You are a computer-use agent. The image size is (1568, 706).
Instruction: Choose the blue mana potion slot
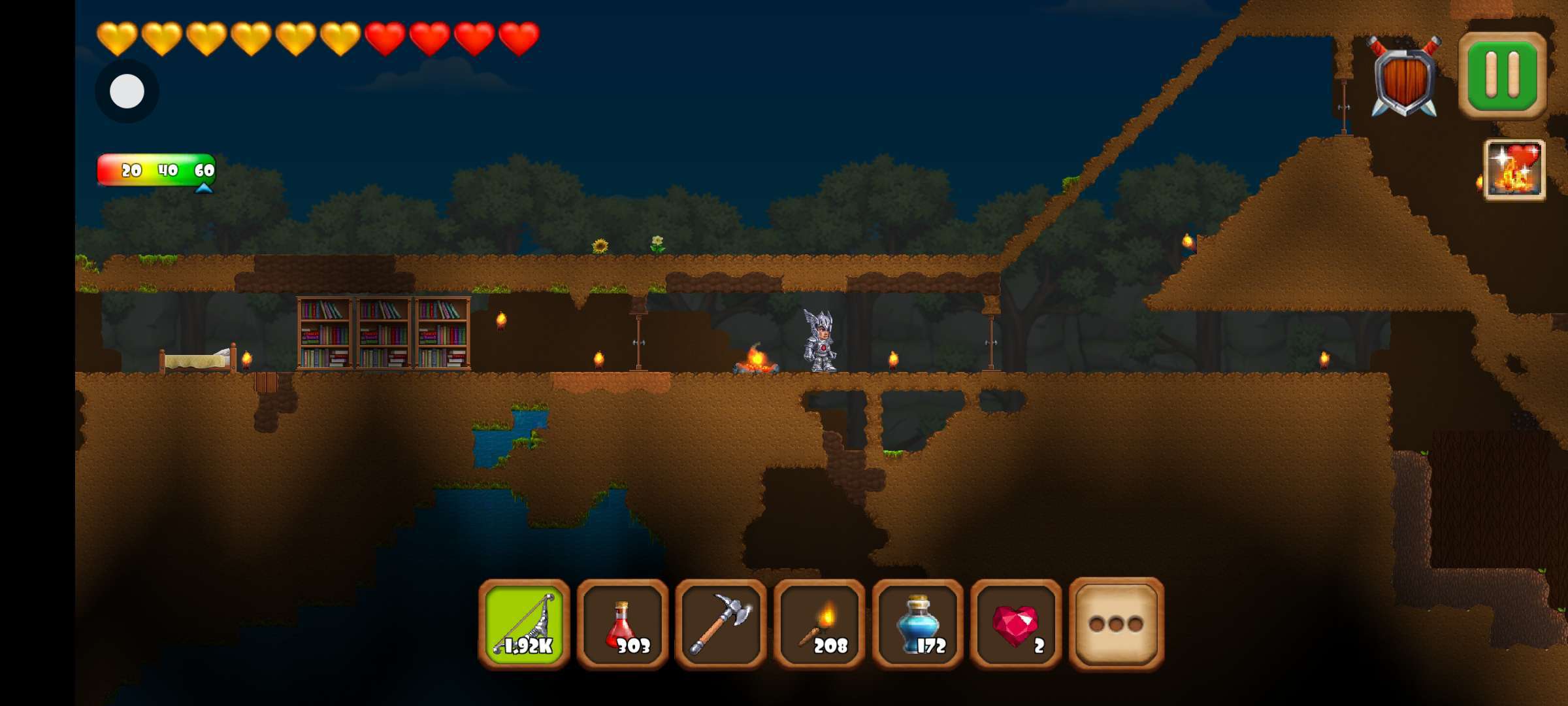(918, 625)
